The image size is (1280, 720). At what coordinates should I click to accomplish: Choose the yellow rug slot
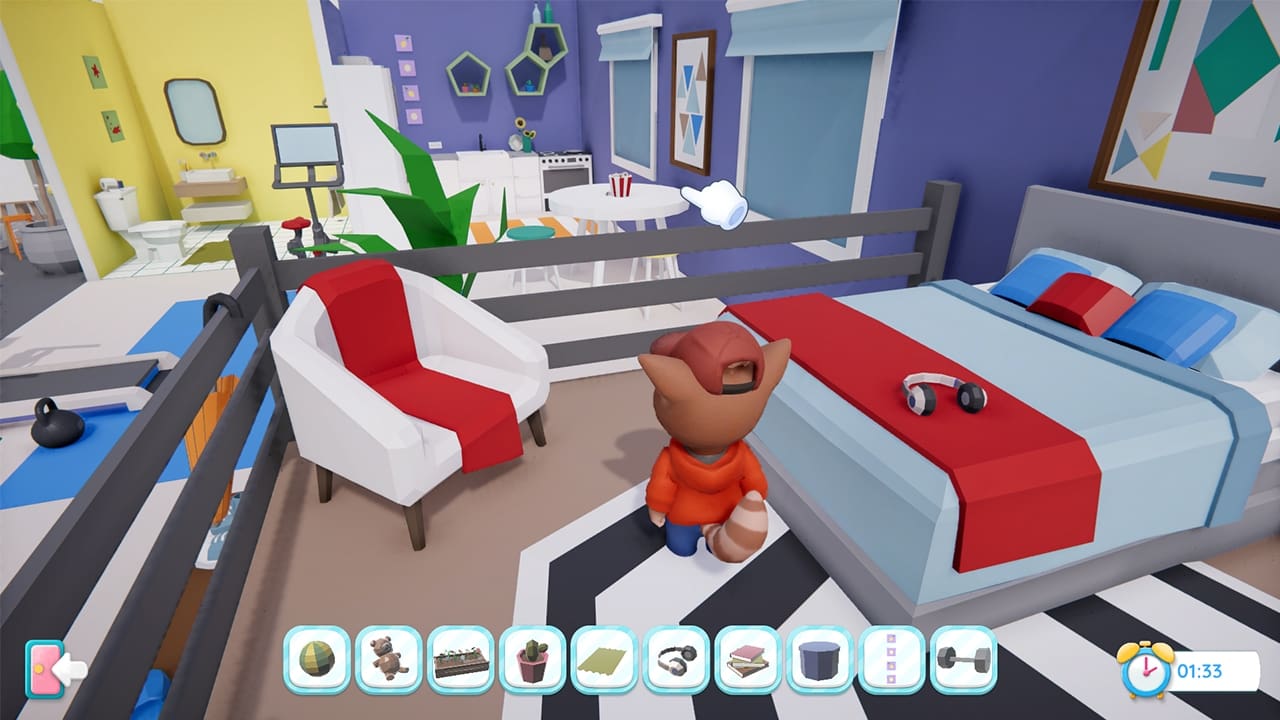click(605, 660)
